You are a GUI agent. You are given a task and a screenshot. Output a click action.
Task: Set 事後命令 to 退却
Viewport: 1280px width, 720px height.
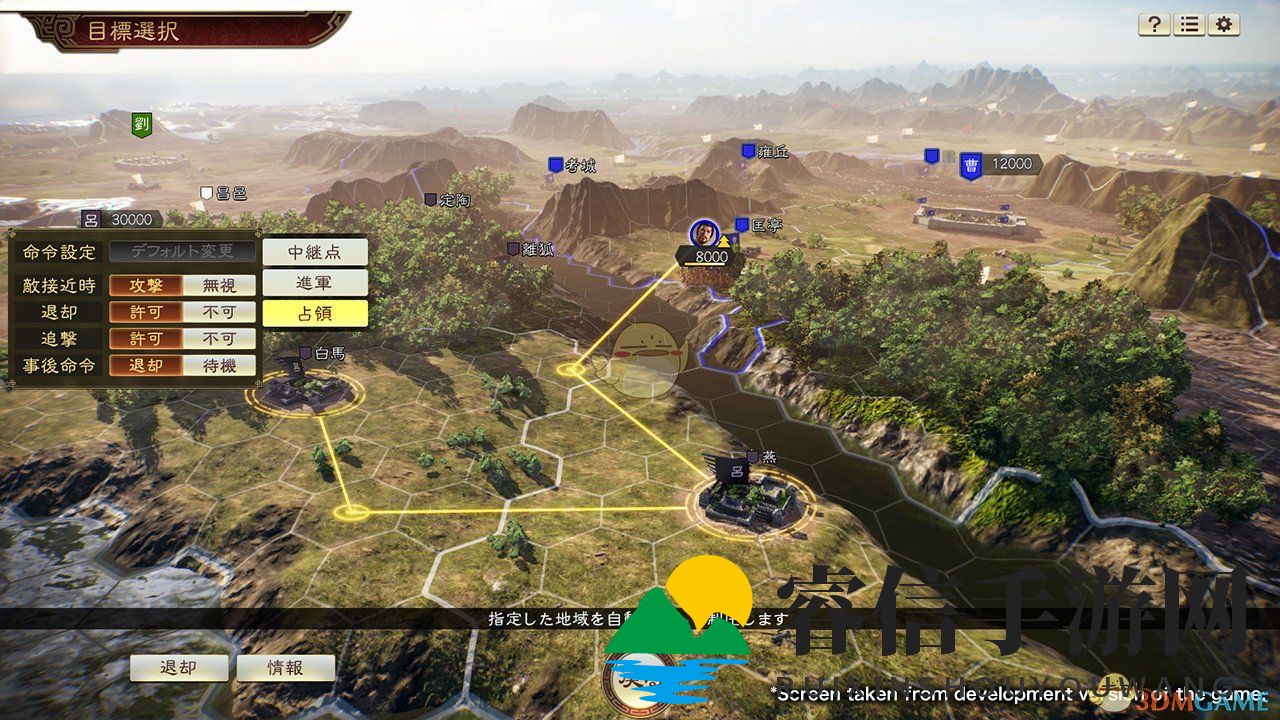pos(146,366)
